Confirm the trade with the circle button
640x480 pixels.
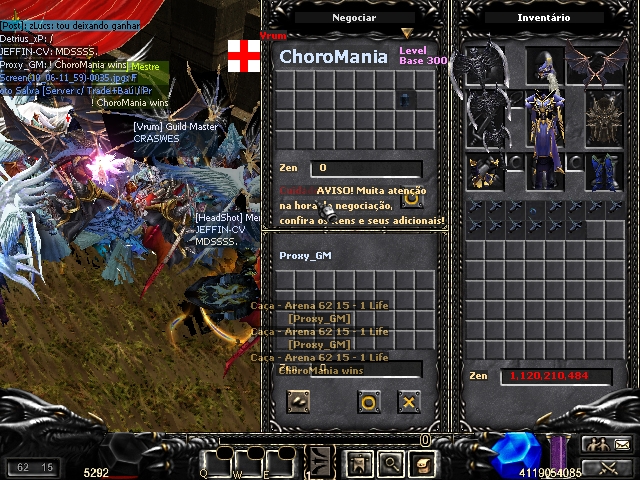pyautogui.click(x=368, y=402)
